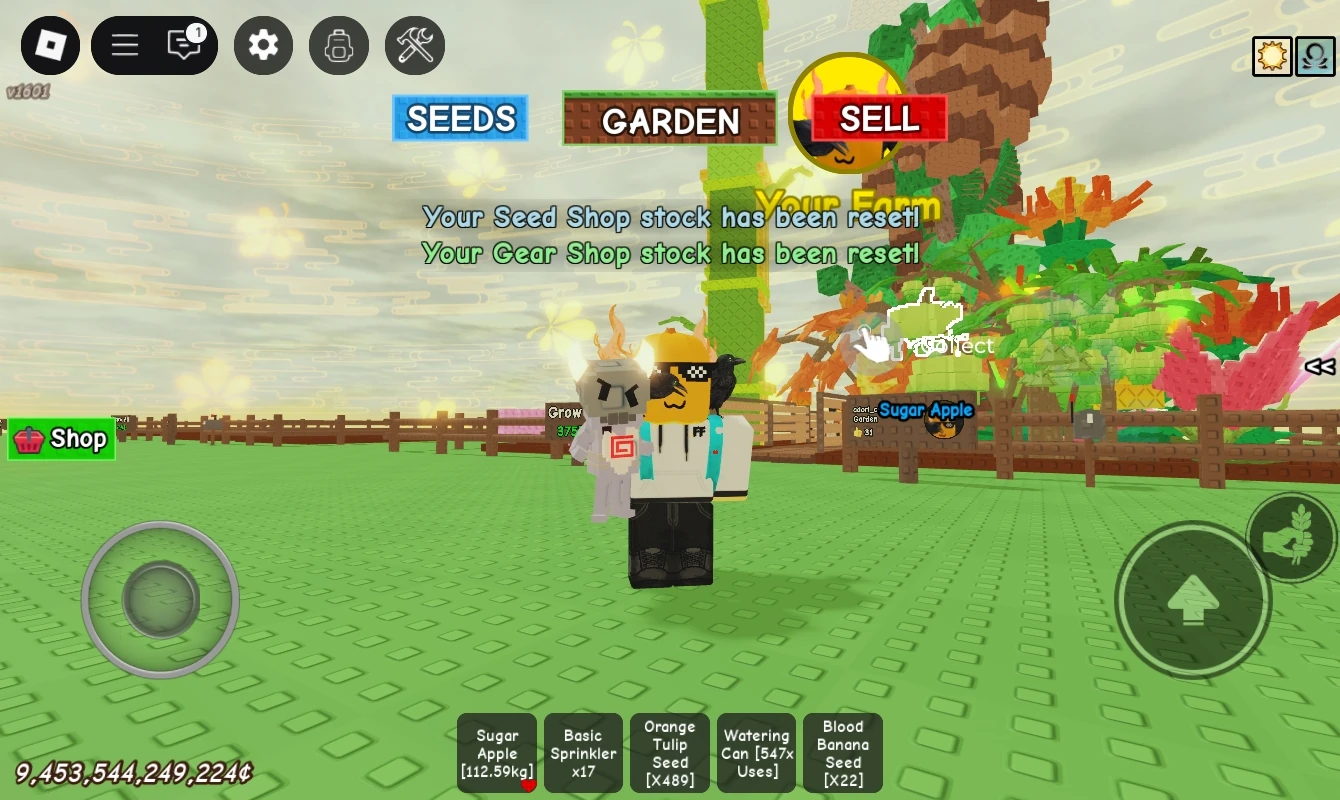Viewport: 1340px width, 800px height.
Task: Click the sun weather event icon
Action: [x=1272, y=55]
